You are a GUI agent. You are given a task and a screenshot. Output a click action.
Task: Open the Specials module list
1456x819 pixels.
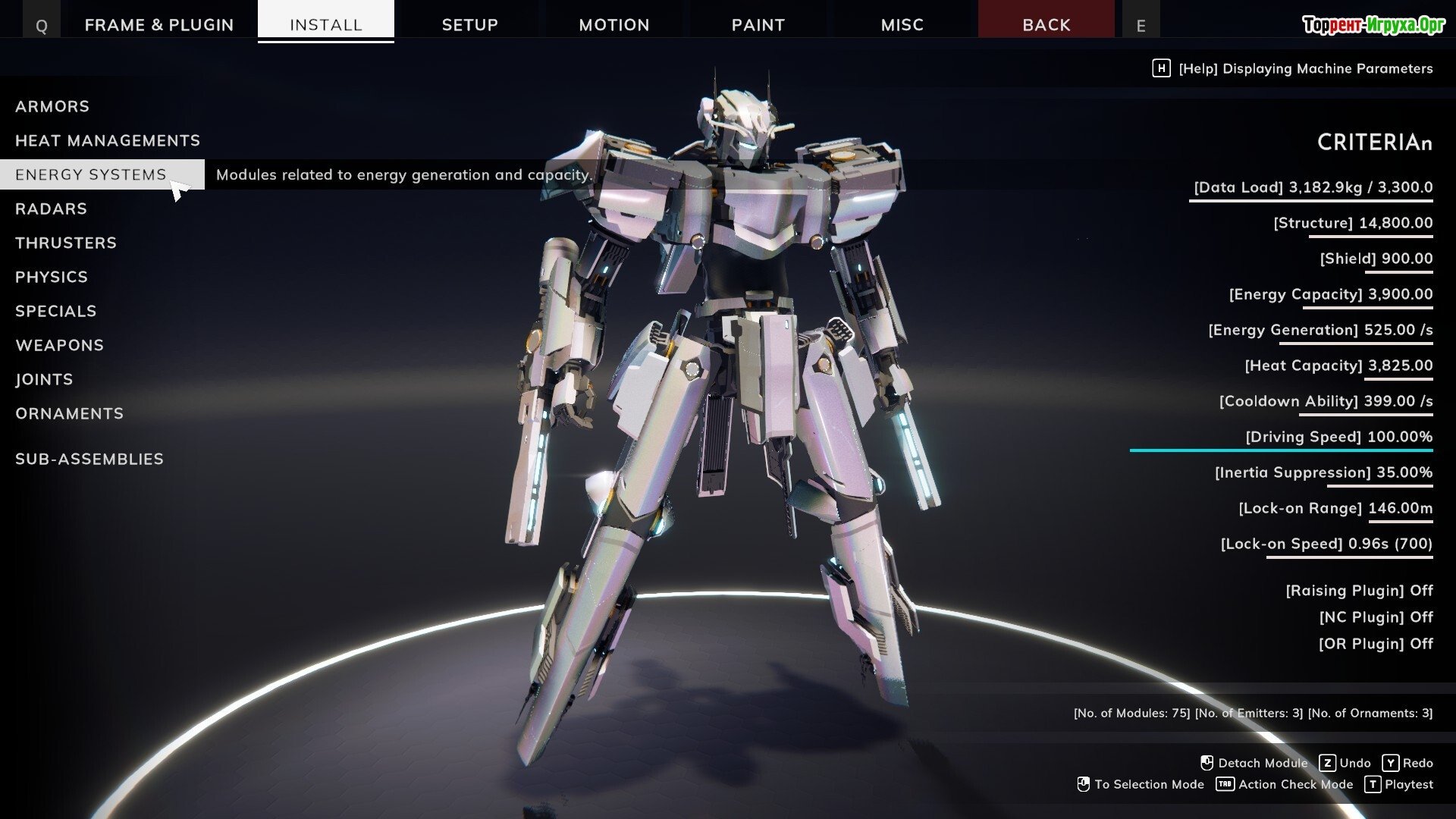pos(56,311)
